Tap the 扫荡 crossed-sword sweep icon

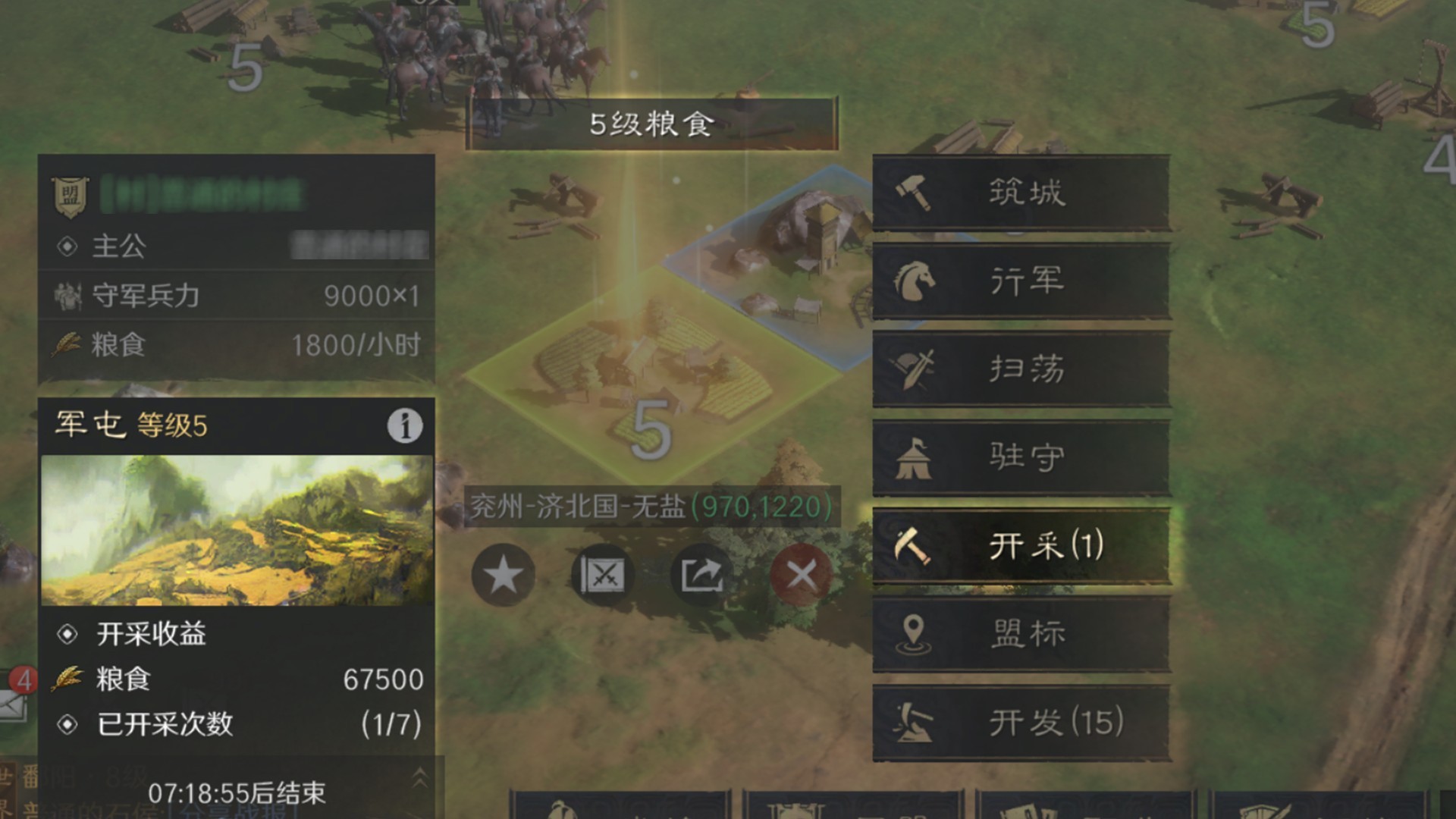click(x=1021, y=369)
